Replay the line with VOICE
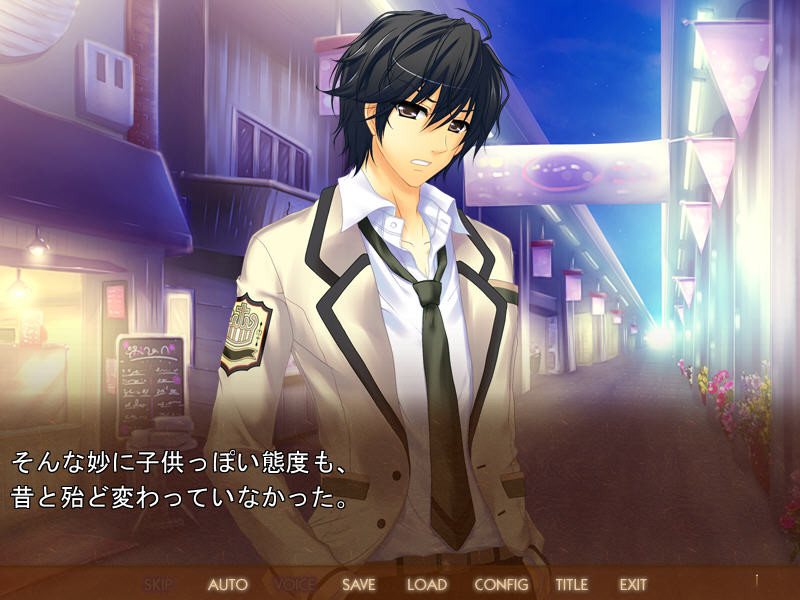This screenshot has height=600, width=800. tap(294, 584)
